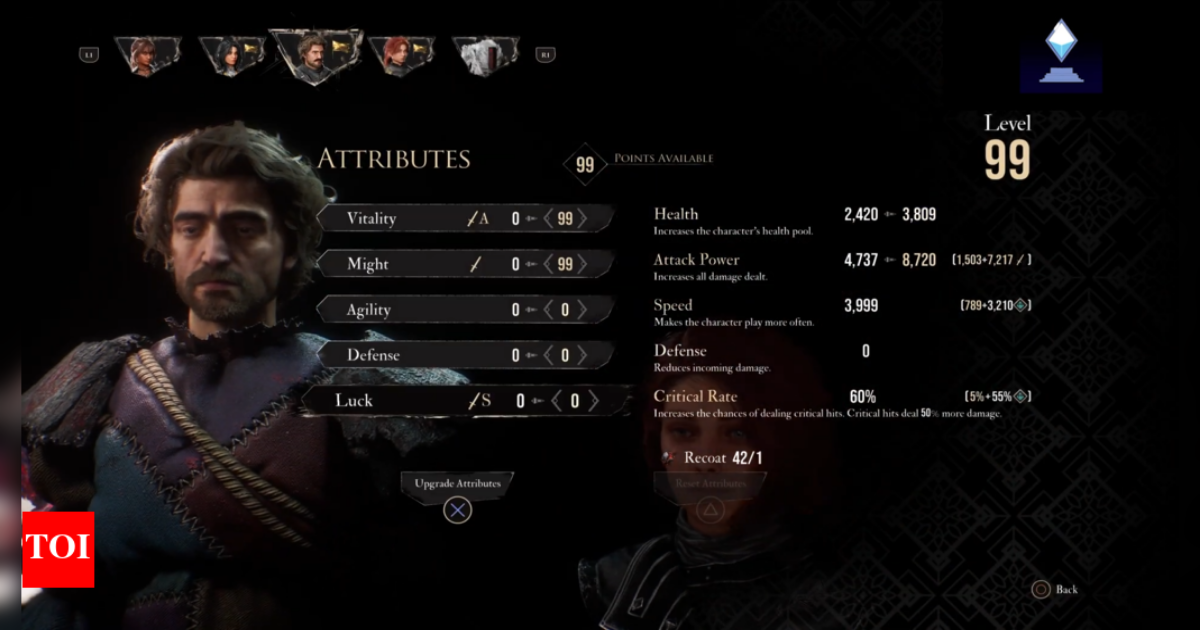The width and height of the screenshot is (1200, 630).
Task: Add a point to Luck with right arrow
Action: click(x=593, y=401)
